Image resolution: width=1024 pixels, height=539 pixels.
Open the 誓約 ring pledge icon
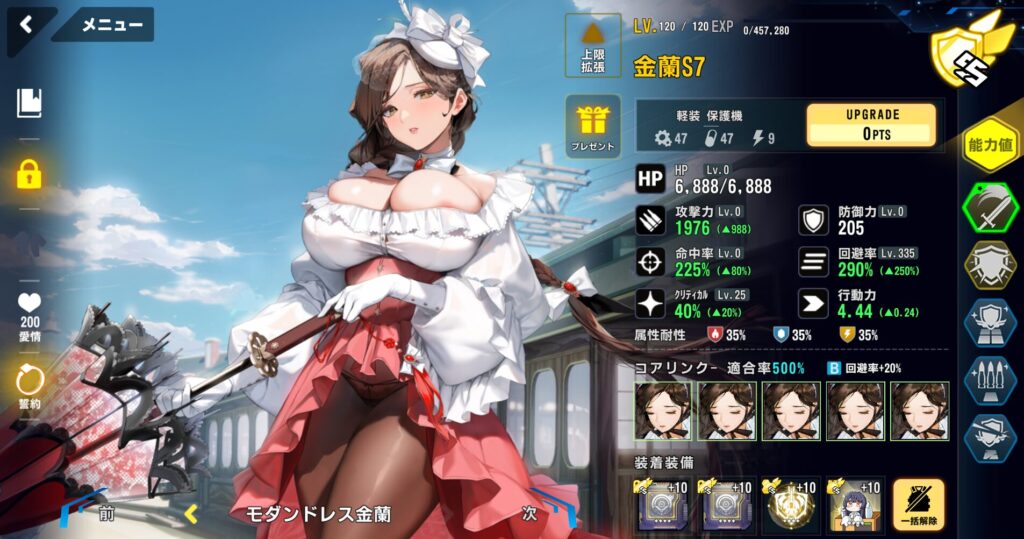point(29,387)
